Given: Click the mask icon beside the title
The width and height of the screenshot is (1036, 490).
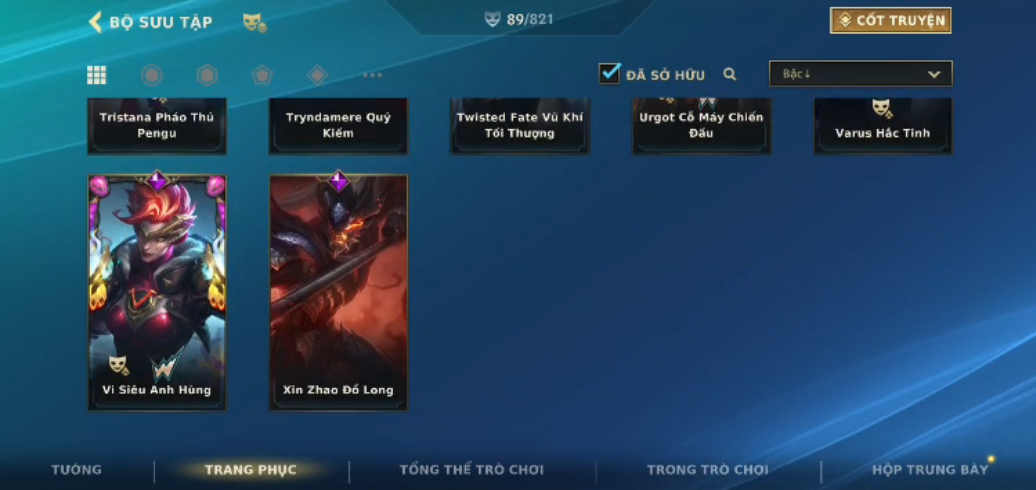Looking at the screenshot, I should (254, 22).
